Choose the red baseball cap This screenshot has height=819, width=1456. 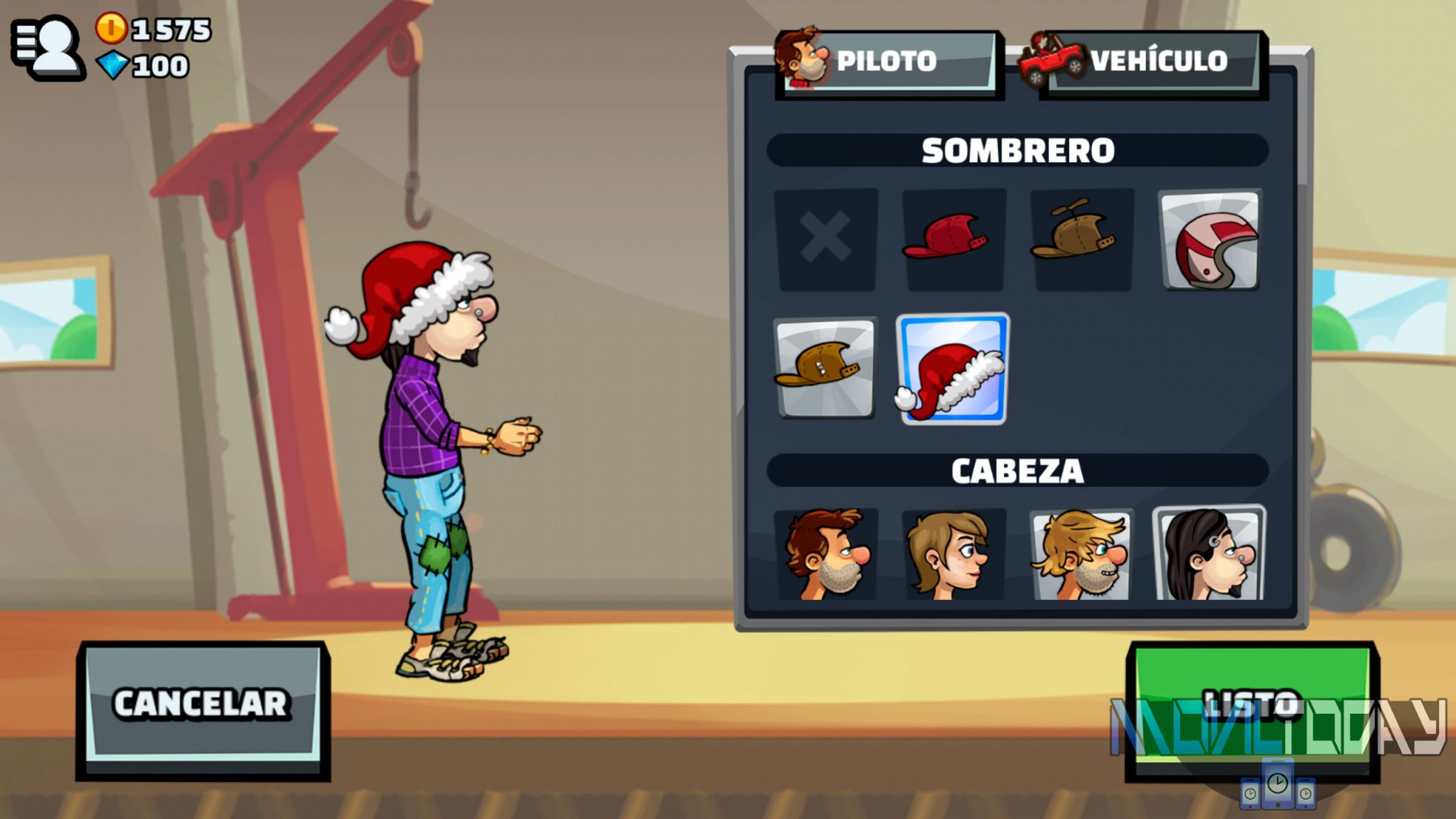953,239
